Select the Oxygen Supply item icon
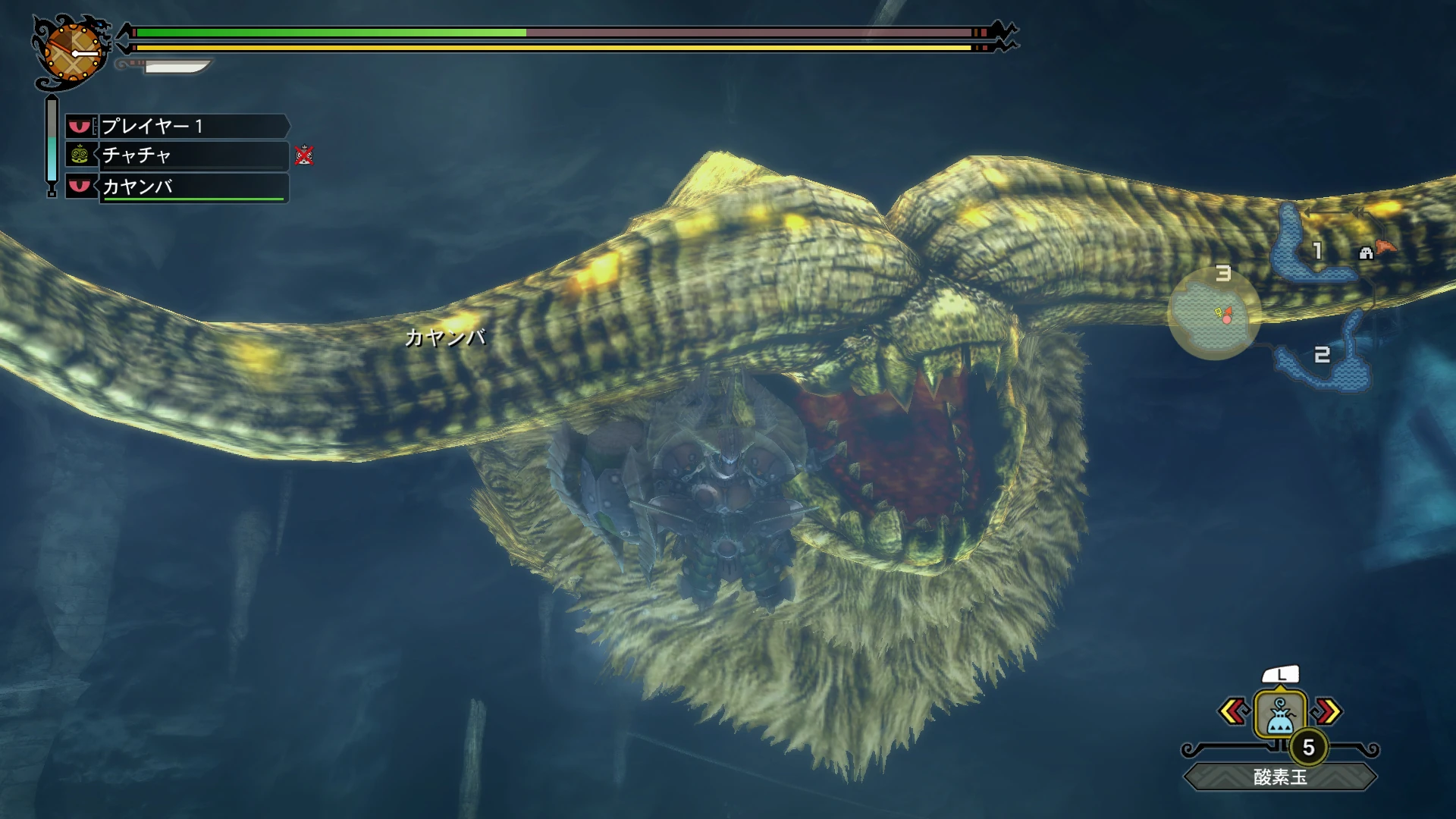1456x819 pixels. coord(1279,713)
